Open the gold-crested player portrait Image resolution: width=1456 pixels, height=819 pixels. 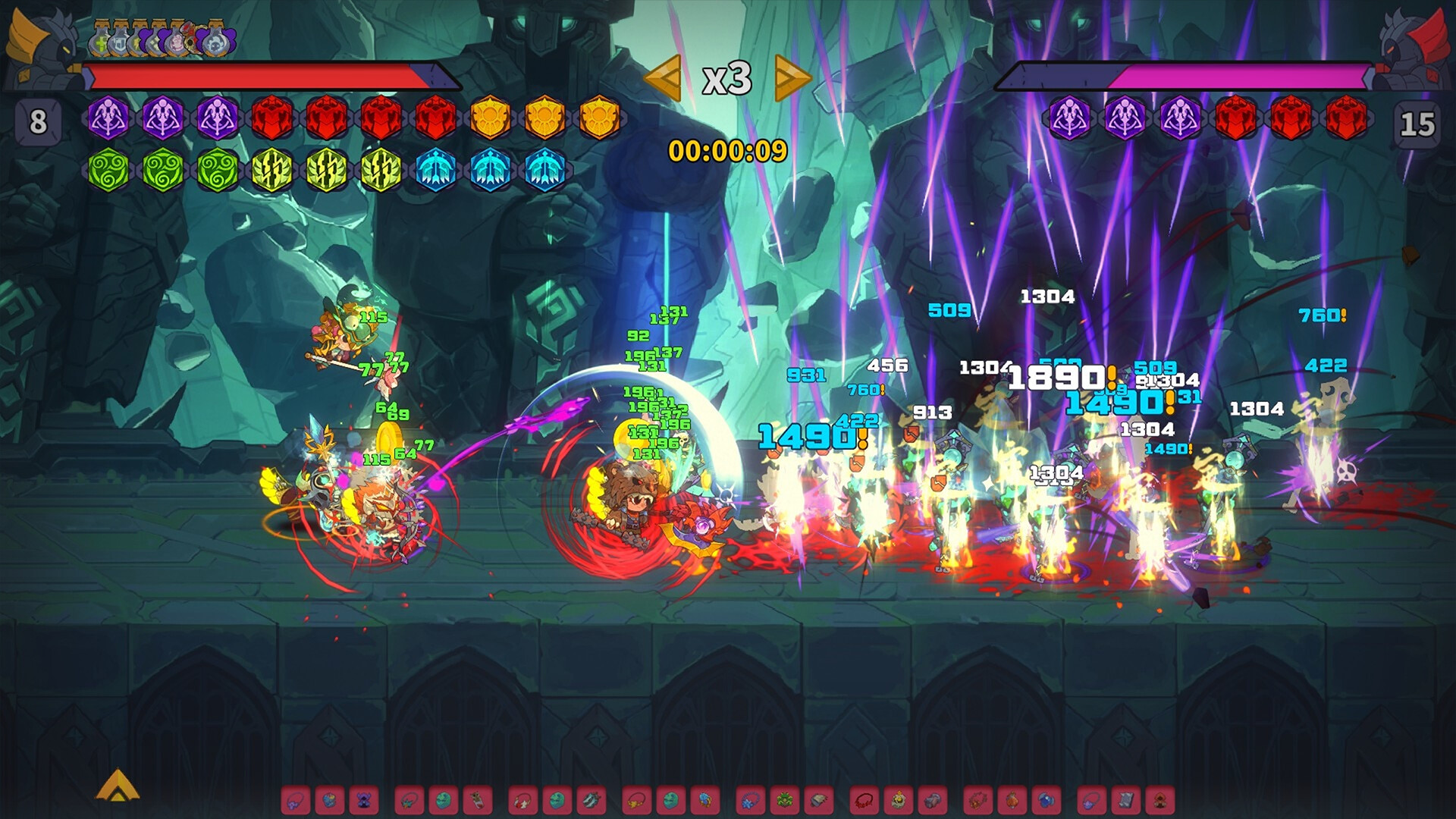38,45
